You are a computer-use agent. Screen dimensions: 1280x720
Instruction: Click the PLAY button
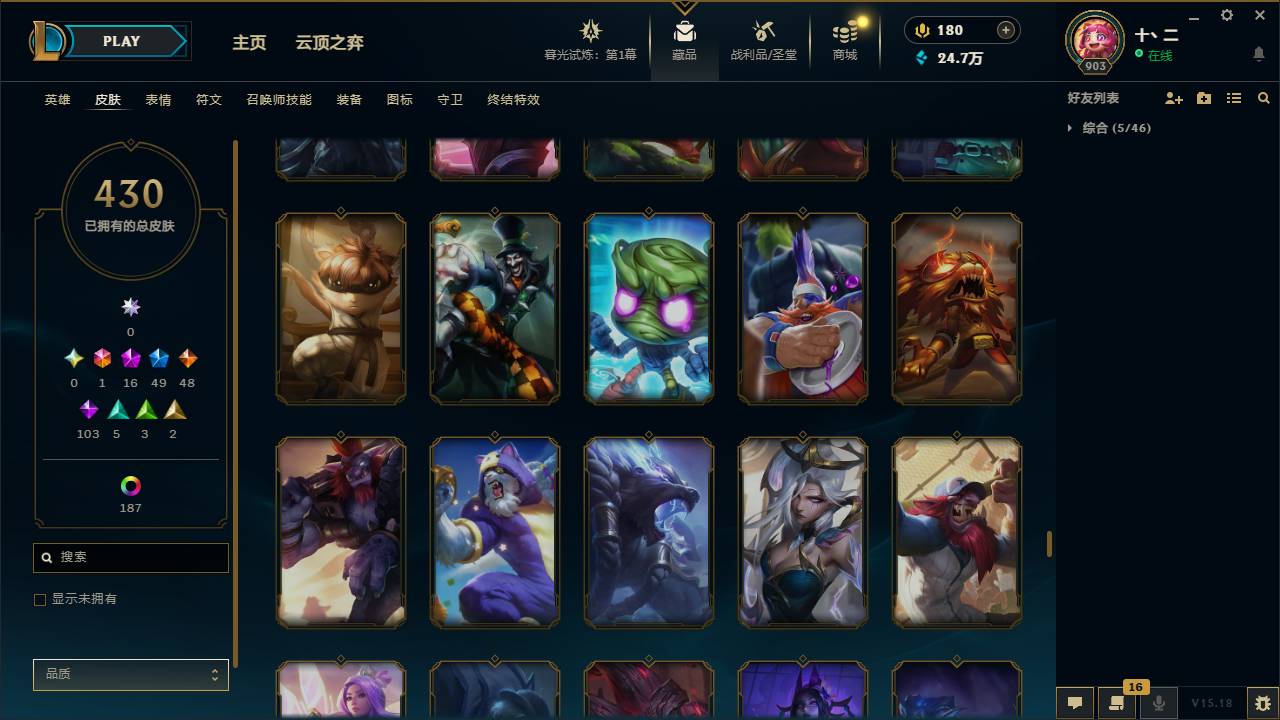(x=121, y=41)
